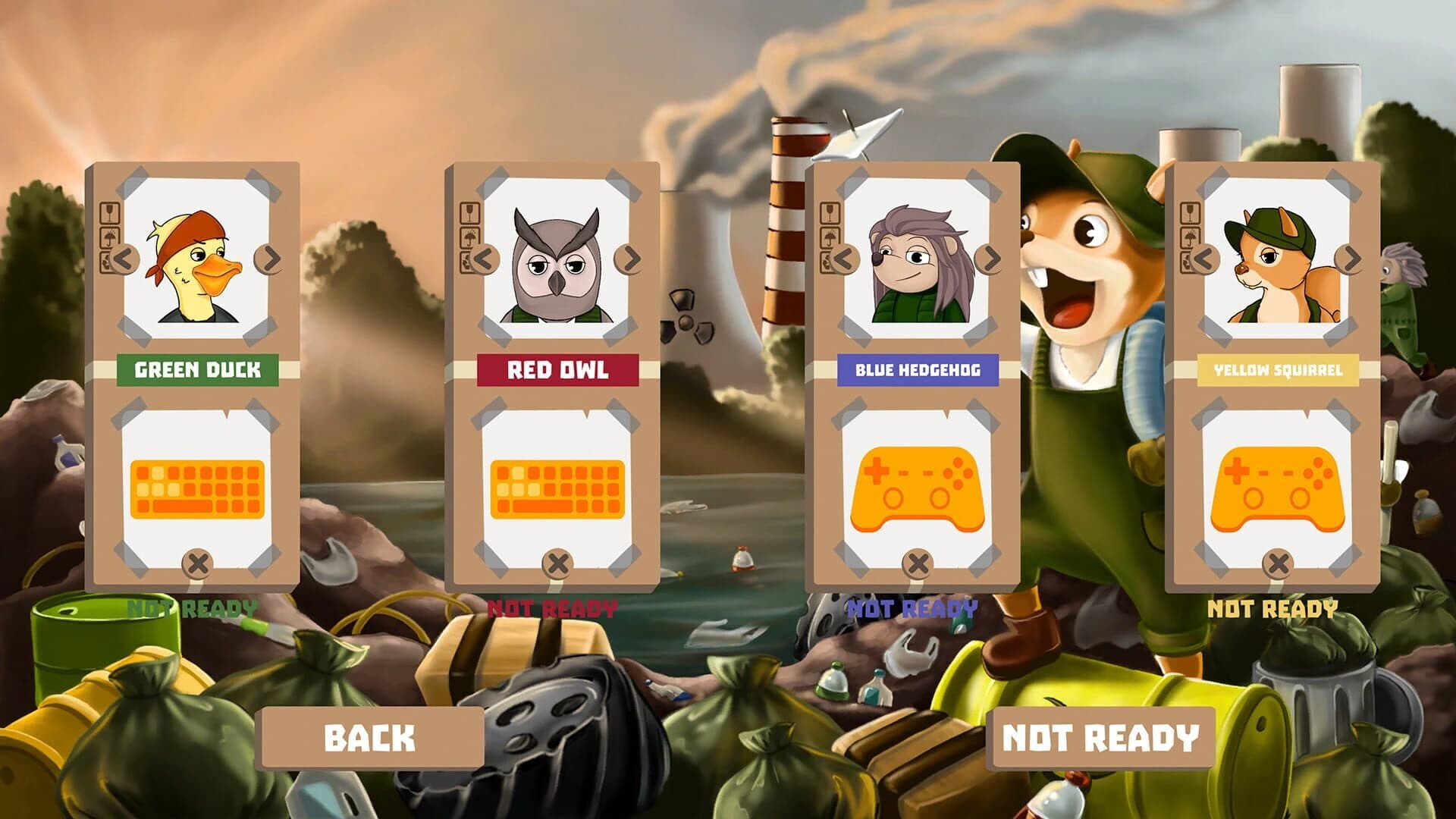Remove Blue Hedgehog using the X button

point(918,561)
